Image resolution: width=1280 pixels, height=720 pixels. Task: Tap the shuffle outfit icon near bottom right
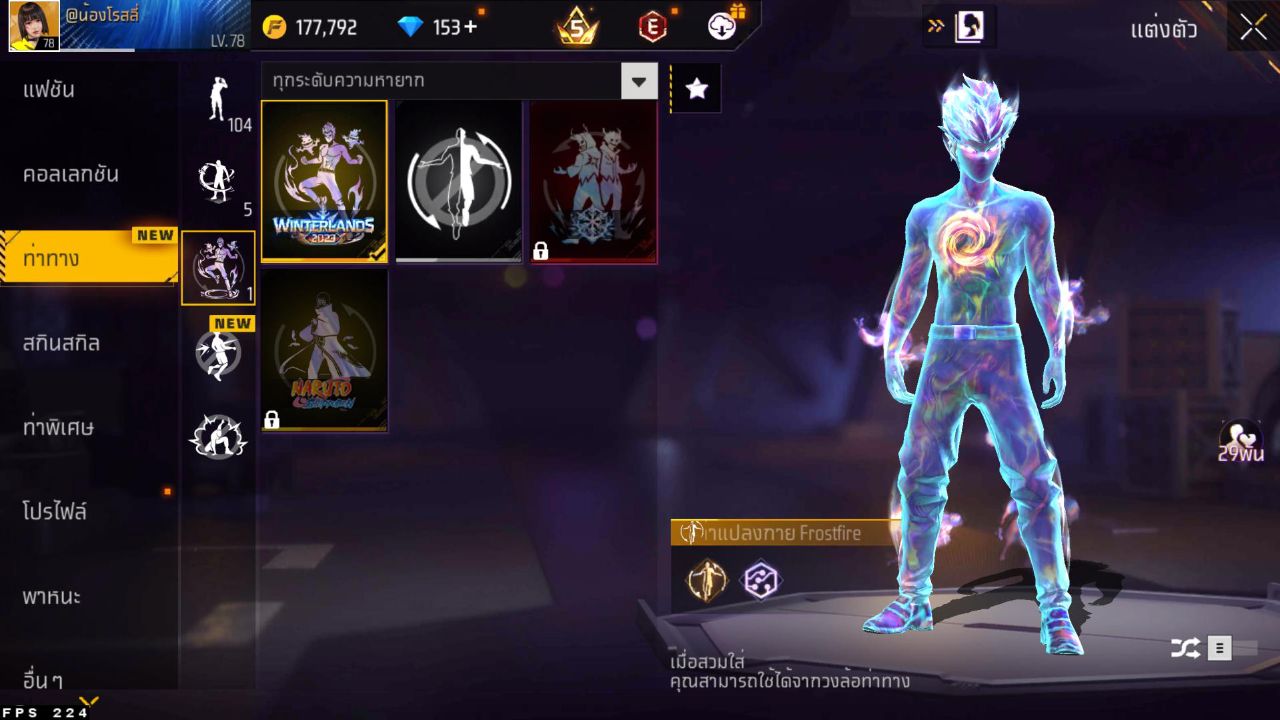tap(1185, 648)
